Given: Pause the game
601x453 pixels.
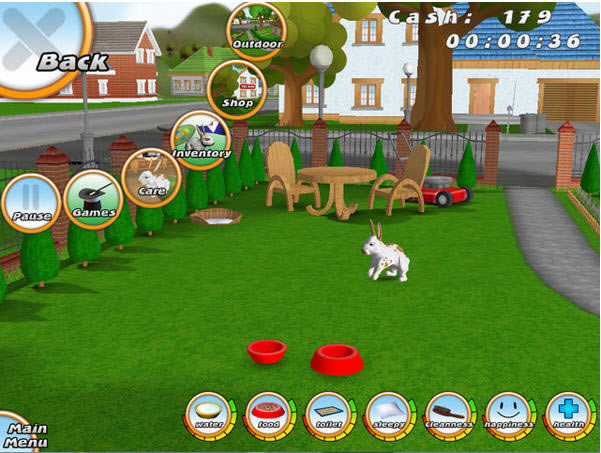Looking at the screenshot, I should (30, 202).
